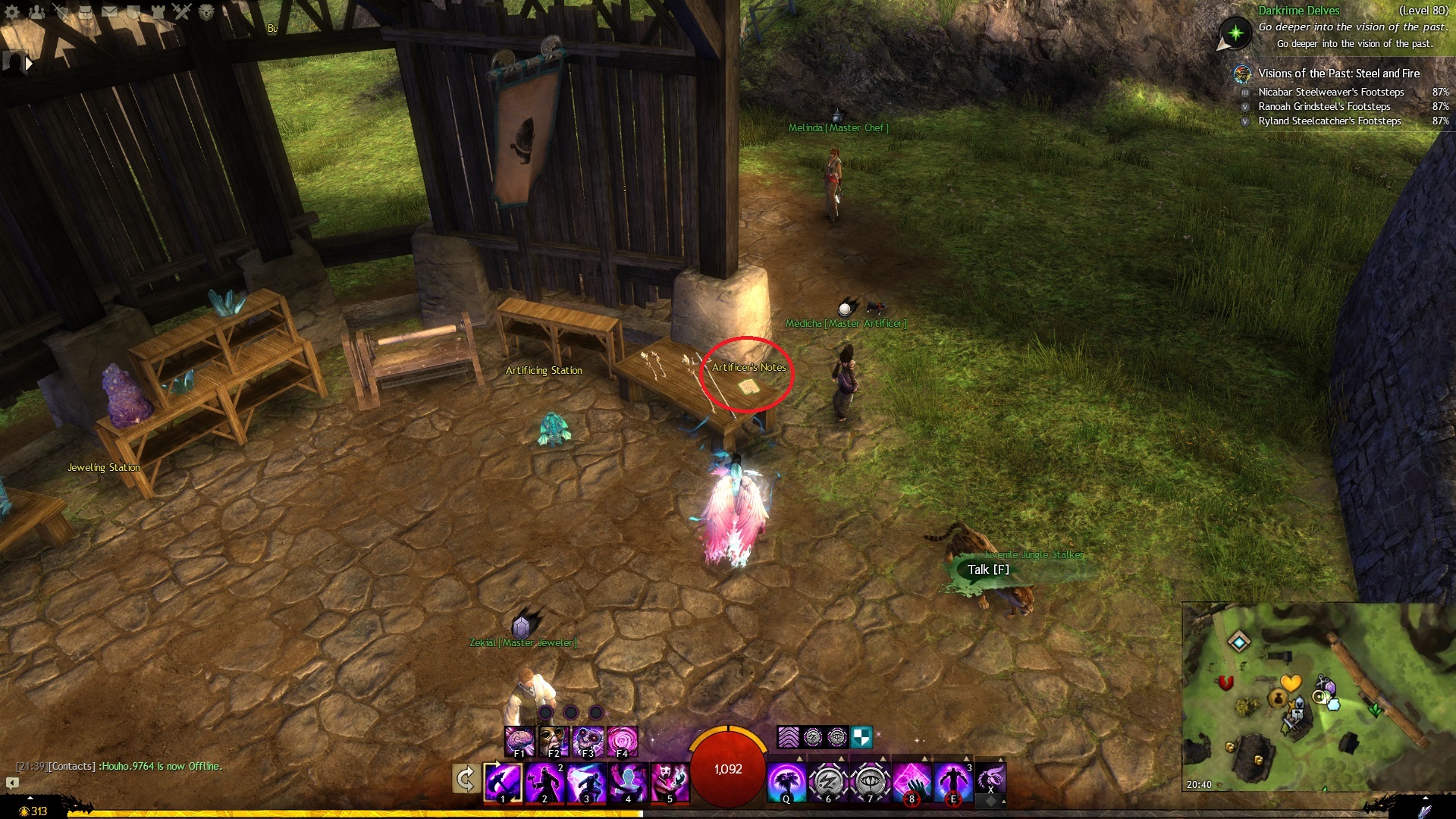The height and width of the screenshot is (819, 1456).
Task: Activate the signet skill in slot 6
Action: click(x=828, y=782)
